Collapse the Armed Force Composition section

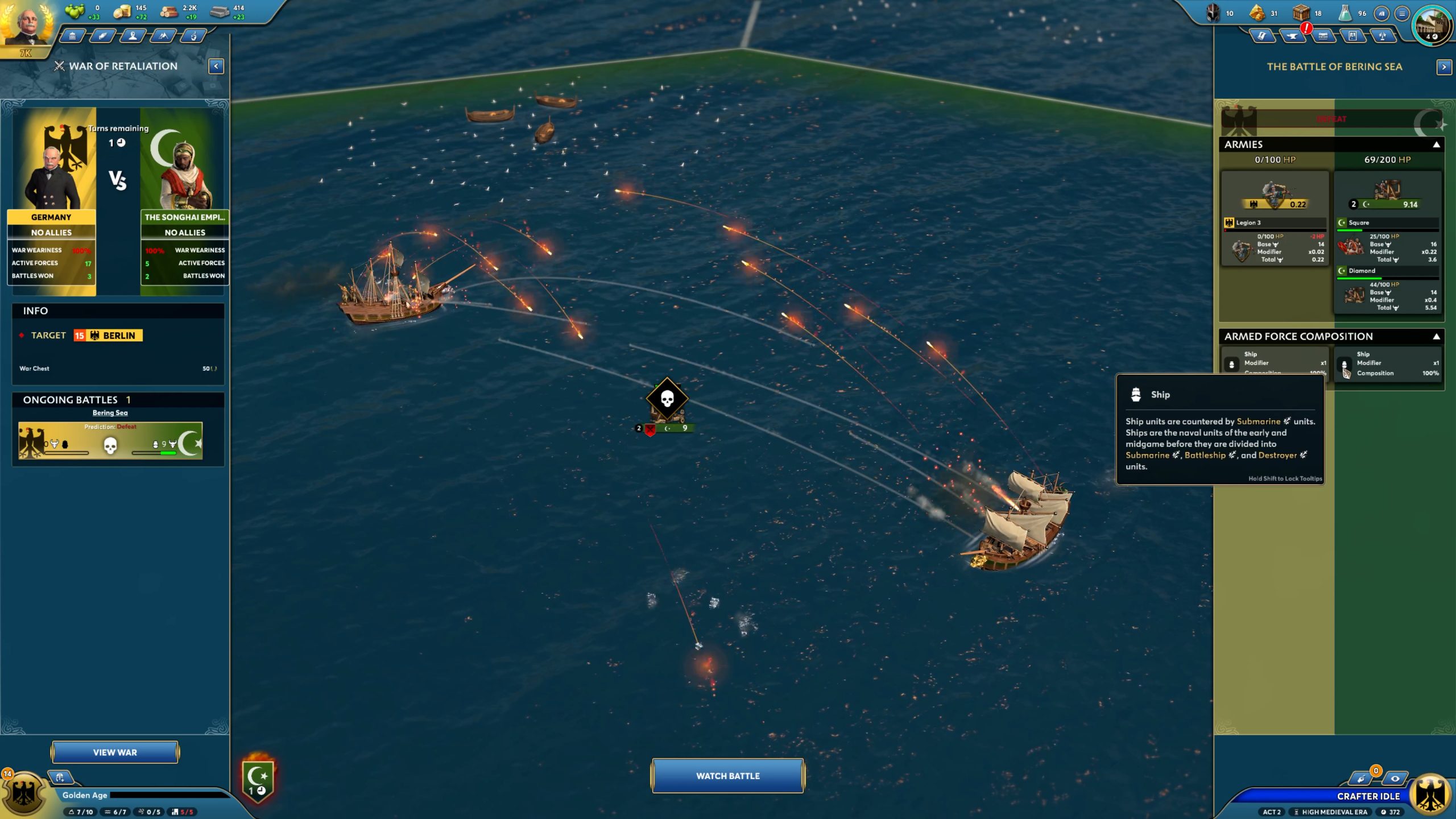(1436, 337)
